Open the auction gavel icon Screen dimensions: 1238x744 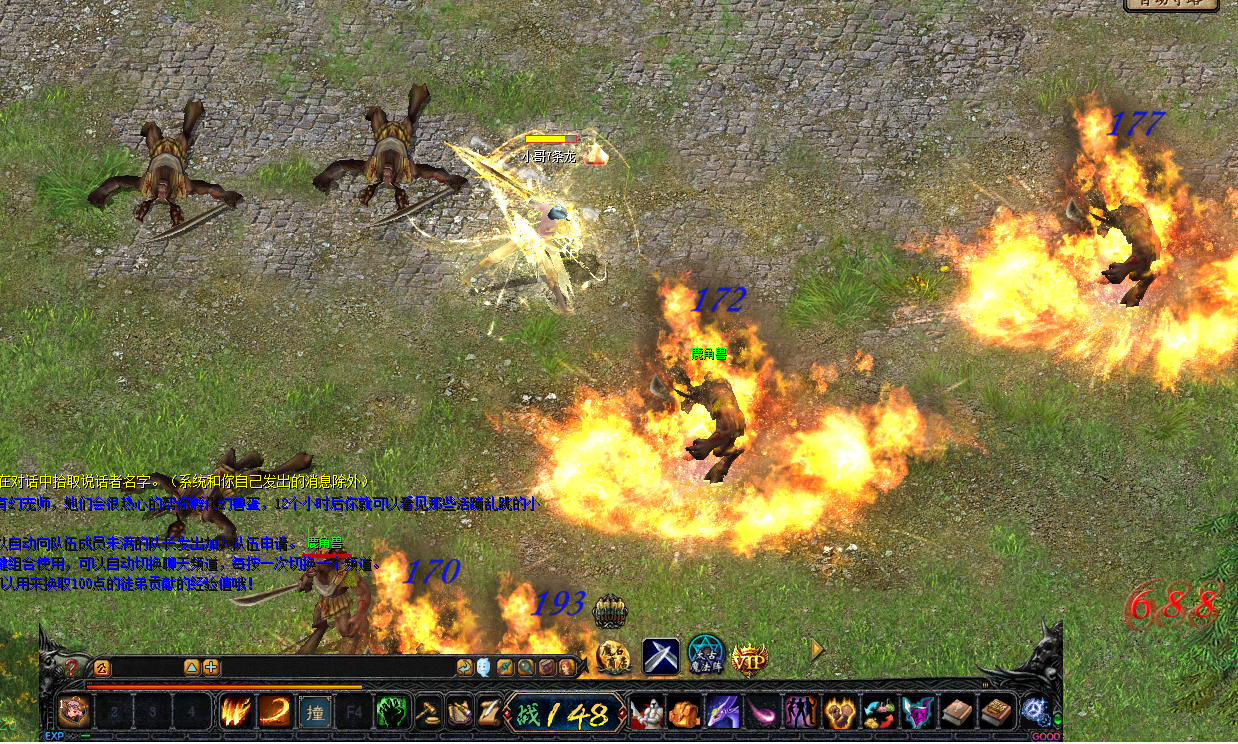click(x=429, y=712)
